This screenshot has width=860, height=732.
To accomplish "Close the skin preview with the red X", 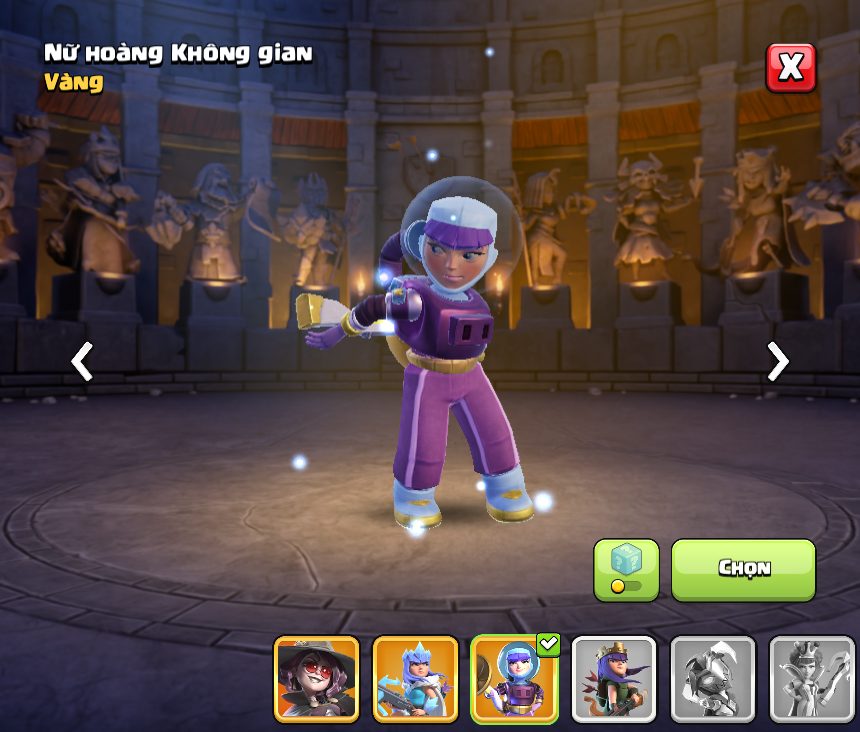I will [x=790, y=68].
